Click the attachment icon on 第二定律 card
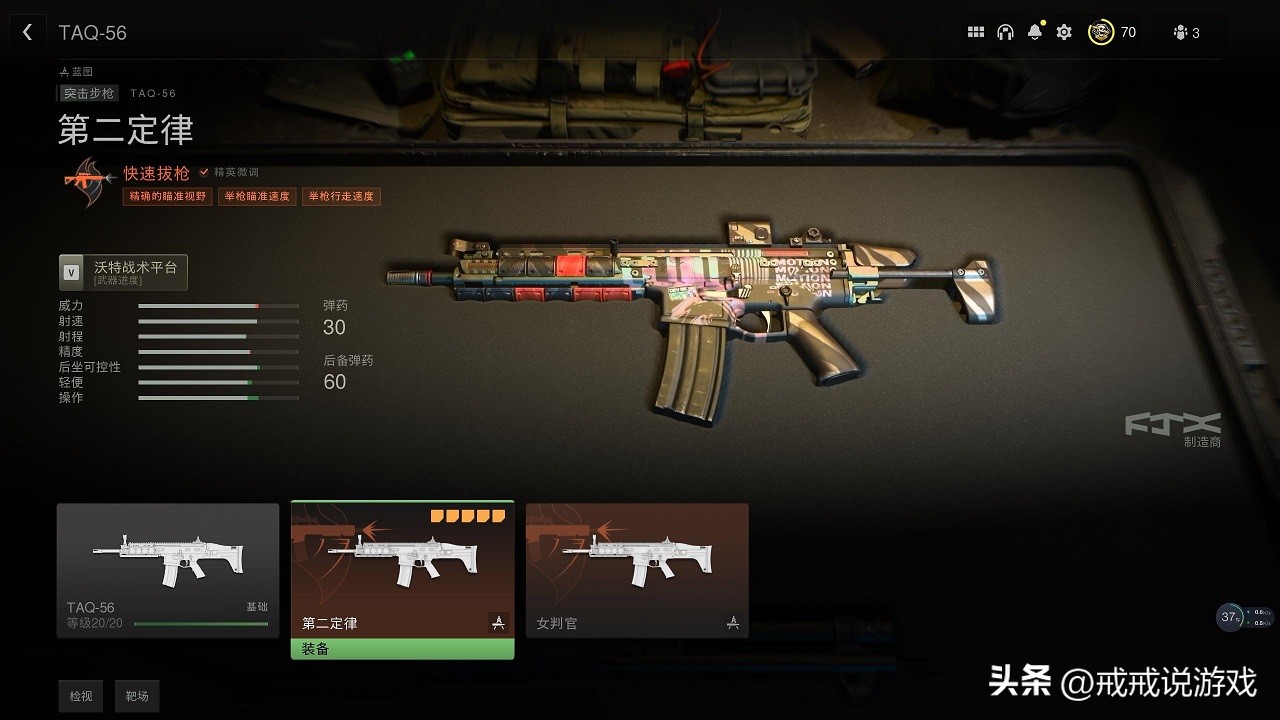The height and width of the screenshot is (720, 1280). coord(498,622)
